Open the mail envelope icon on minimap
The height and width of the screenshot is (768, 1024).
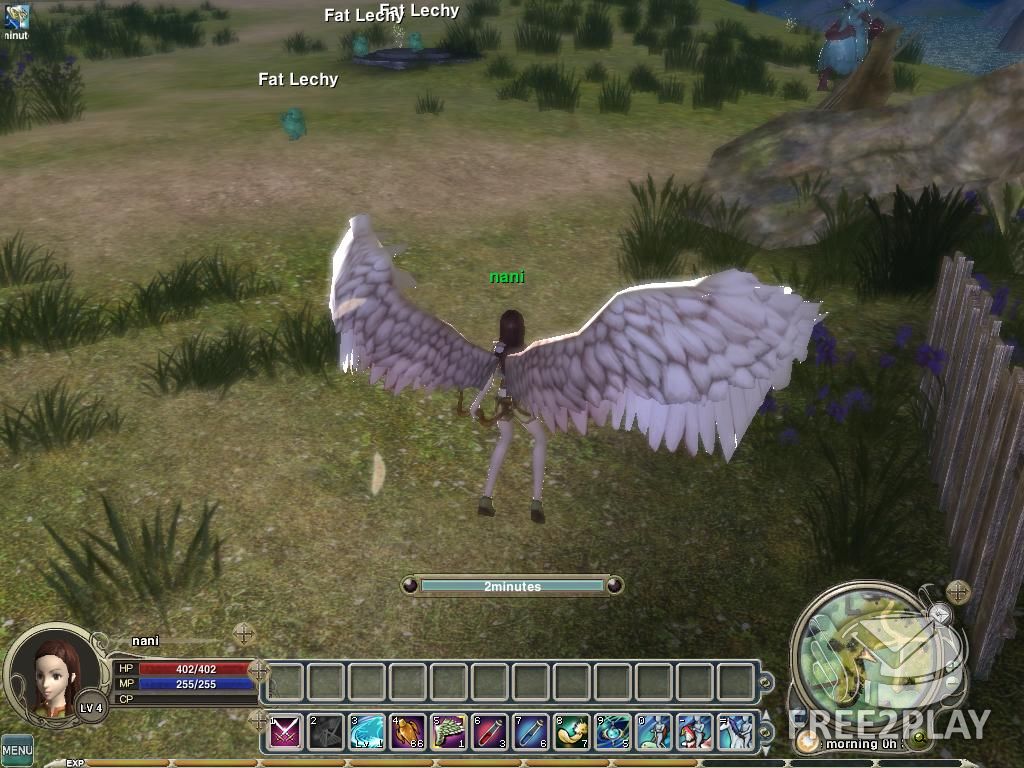click(940, 613)
